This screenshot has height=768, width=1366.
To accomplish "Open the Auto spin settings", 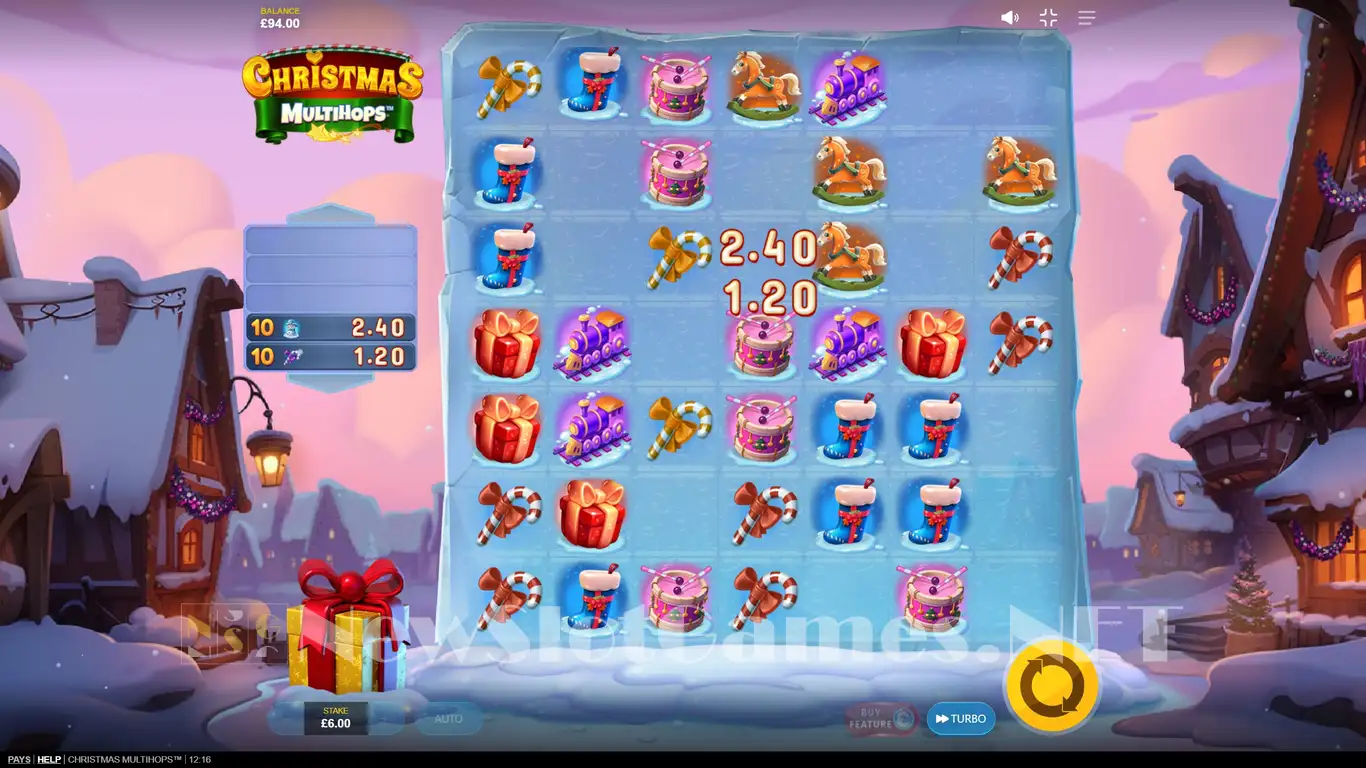I will 448,718.
